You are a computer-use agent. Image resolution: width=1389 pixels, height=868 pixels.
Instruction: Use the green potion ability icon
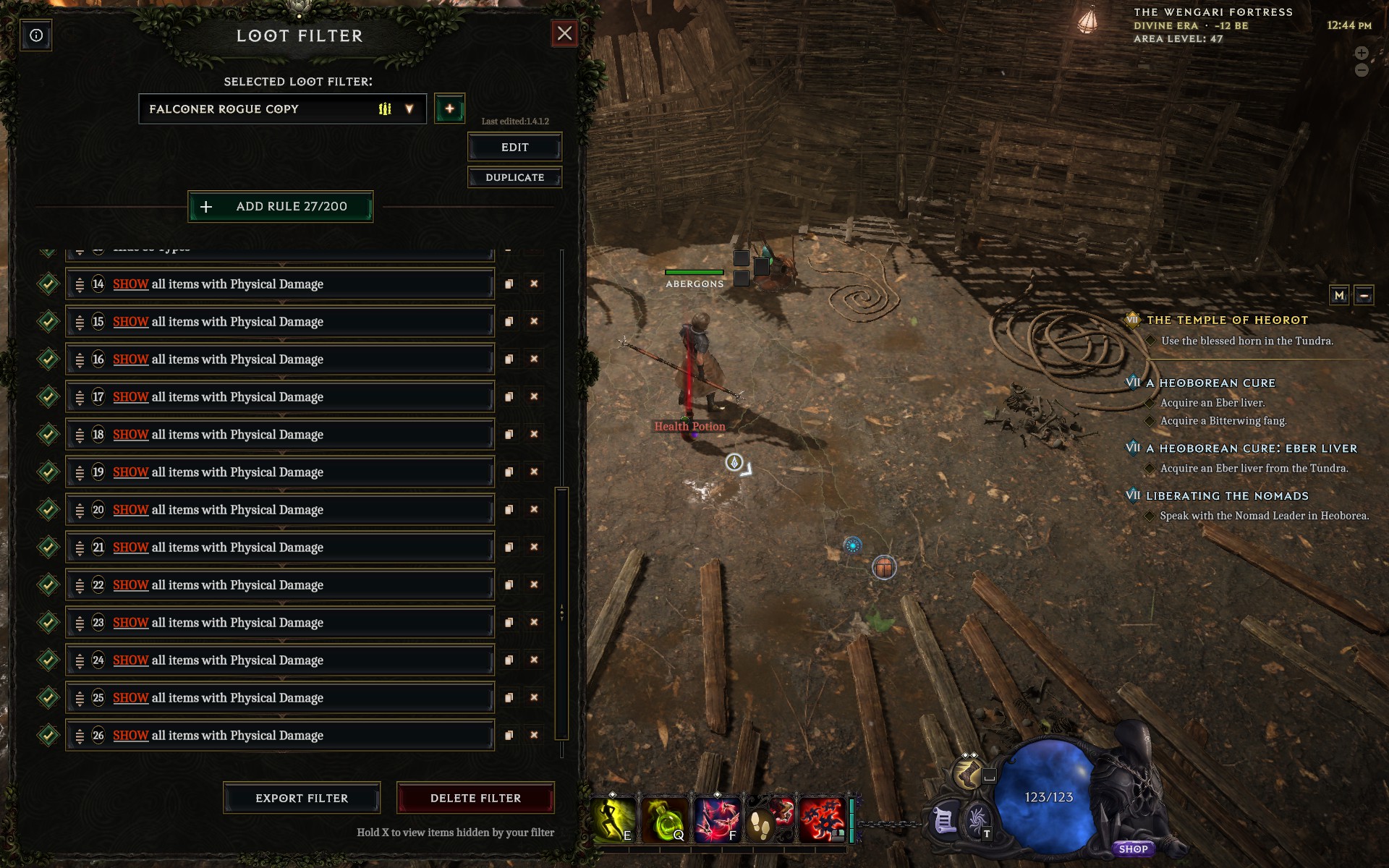click(664, 820)
